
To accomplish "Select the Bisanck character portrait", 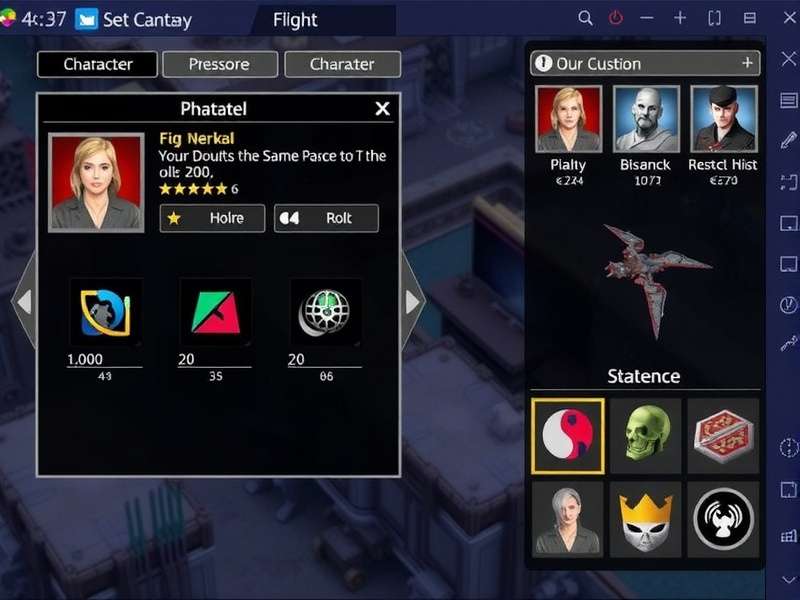I will [646, 119].
